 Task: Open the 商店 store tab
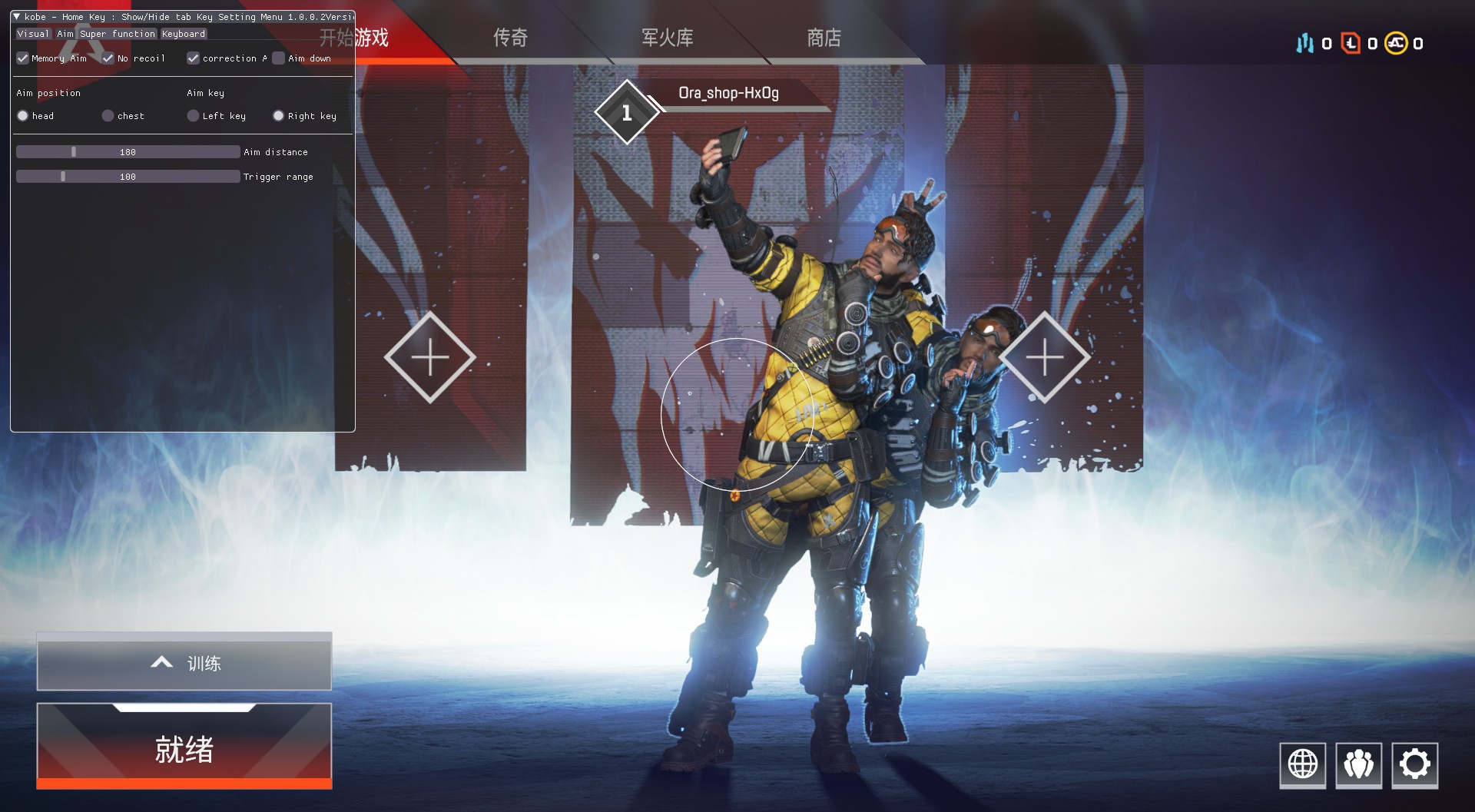(824, 38)
